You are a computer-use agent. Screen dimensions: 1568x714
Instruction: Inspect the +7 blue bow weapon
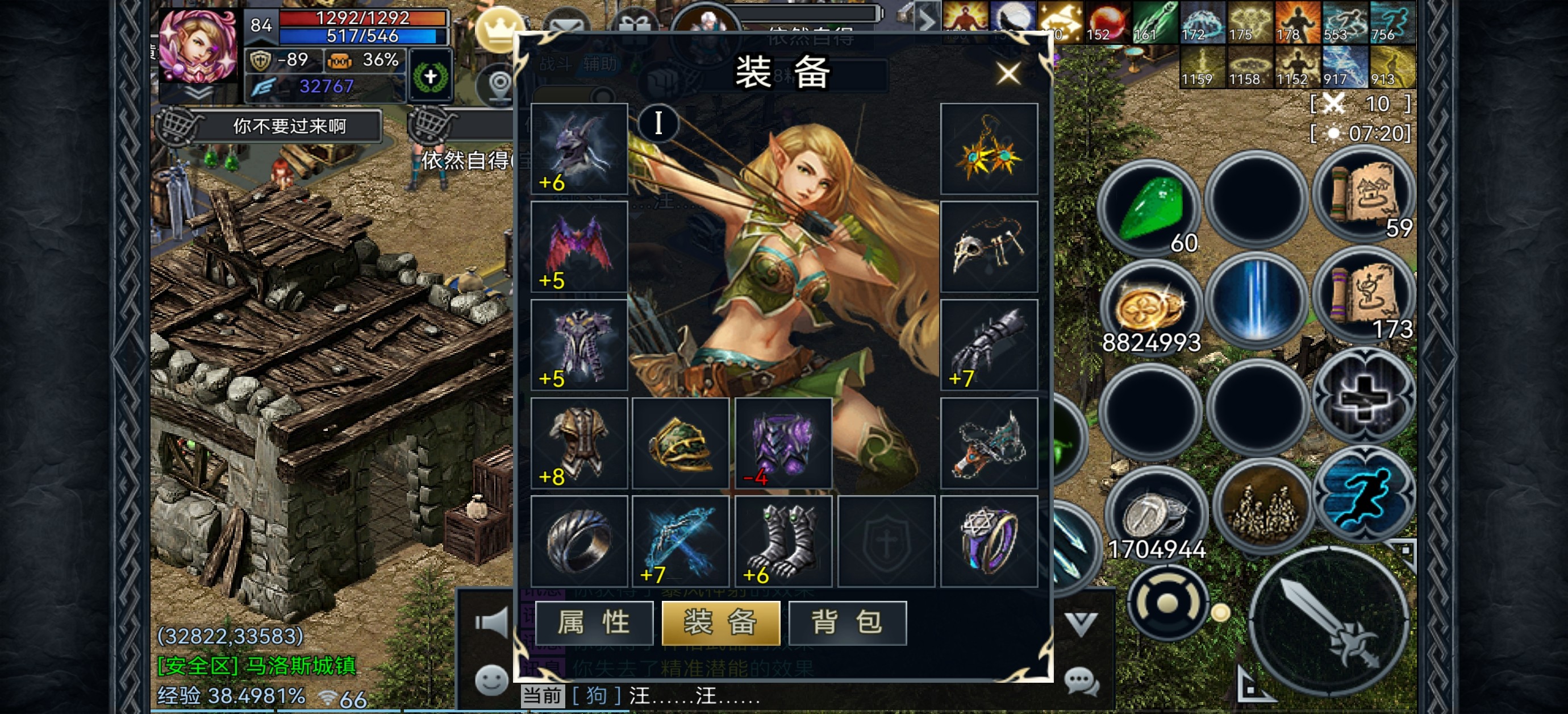tap(681, 541)
